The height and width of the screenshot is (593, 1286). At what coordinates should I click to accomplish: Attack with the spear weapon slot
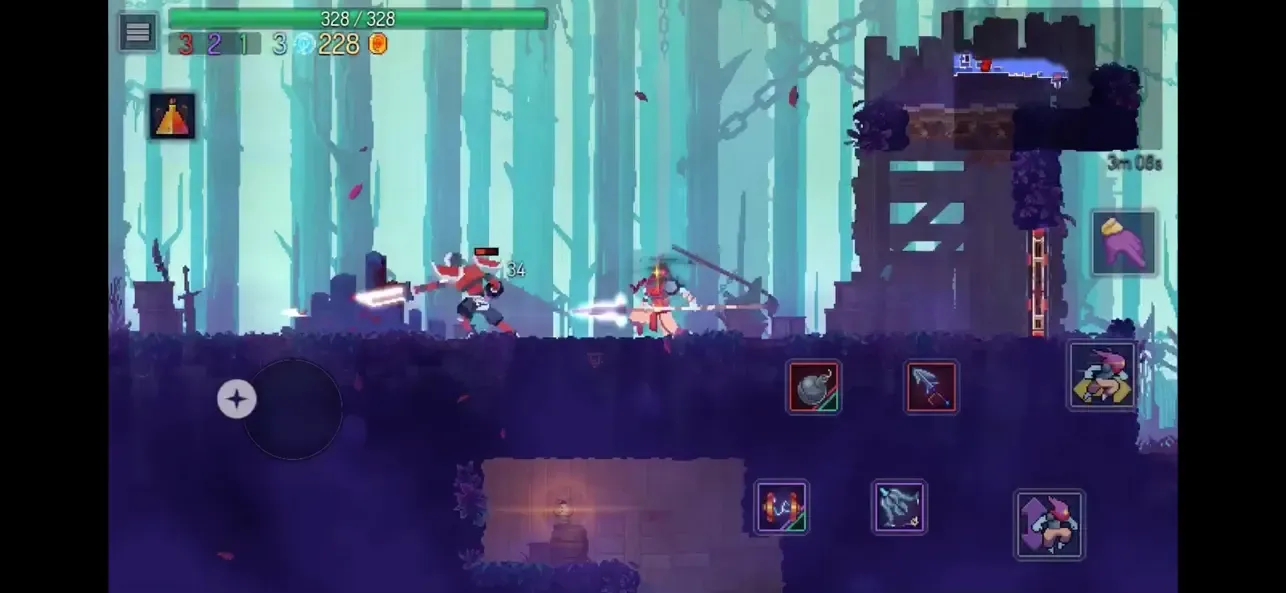931,387
